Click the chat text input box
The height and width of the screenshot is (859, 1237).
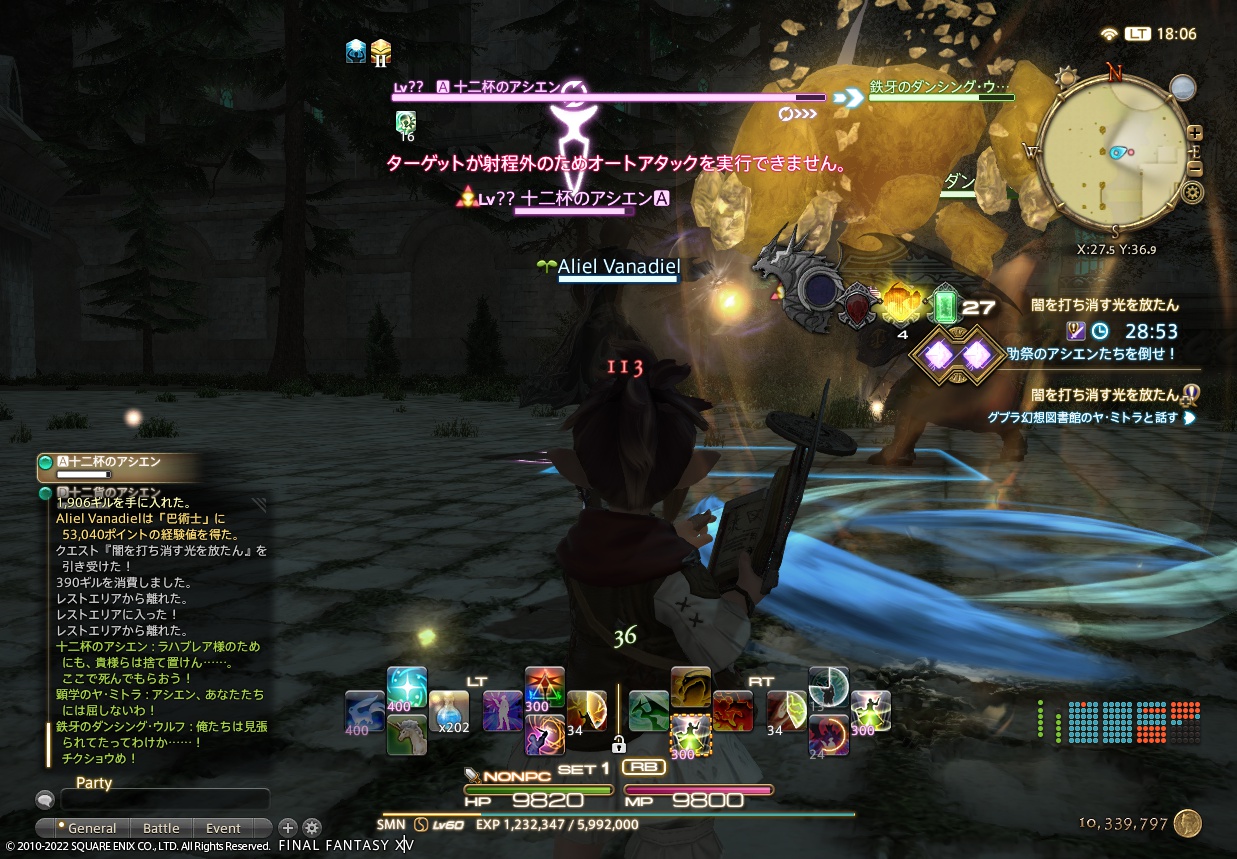(165, 799)
